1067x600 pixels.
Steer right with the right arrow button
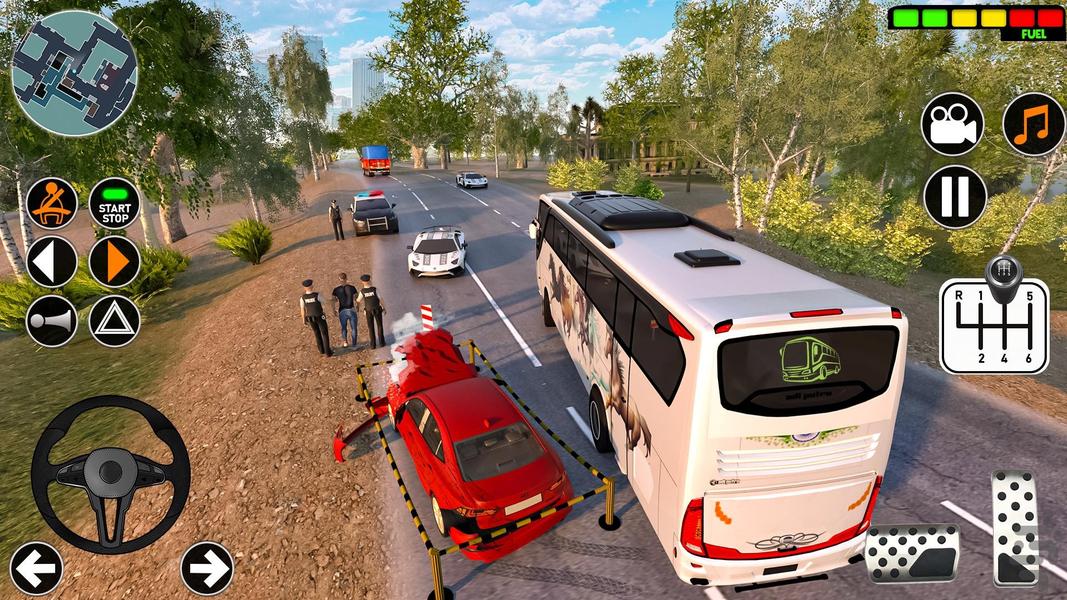206,568
